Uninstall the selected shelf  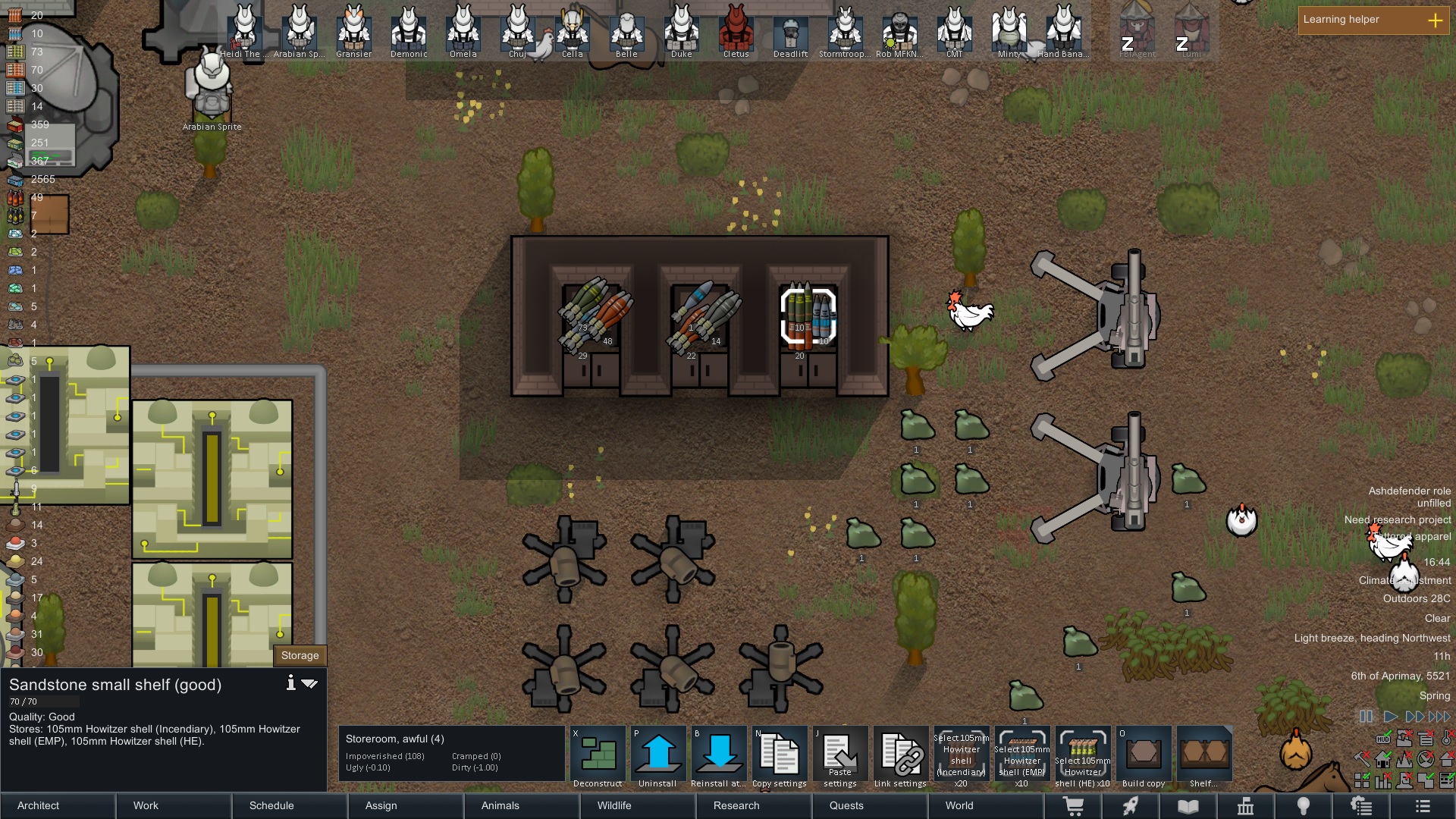click(x=658, y=756)
